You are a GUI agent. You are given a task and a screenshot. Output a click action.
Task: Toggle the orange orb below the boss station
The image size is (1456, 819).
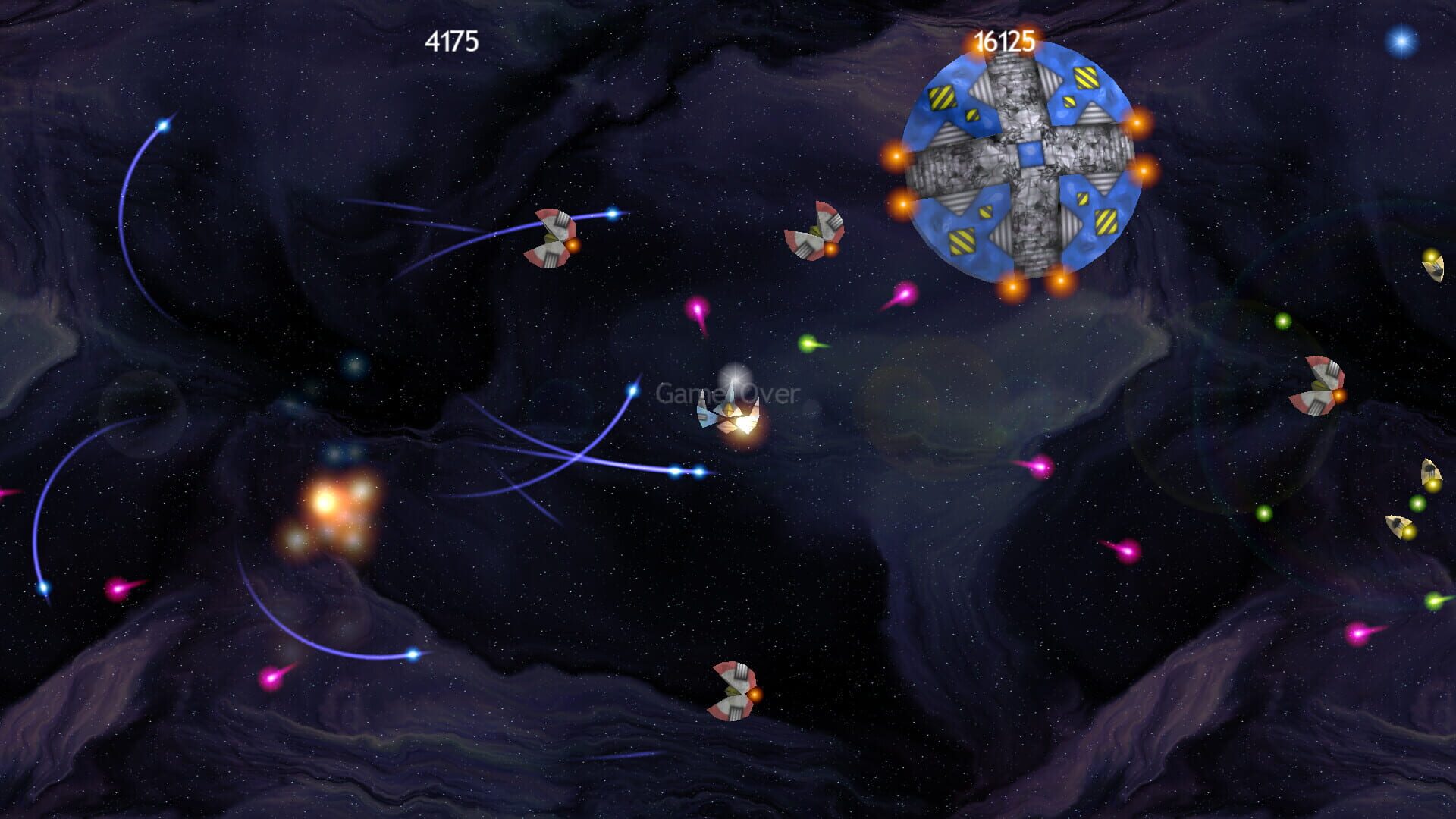[1012, 288]
